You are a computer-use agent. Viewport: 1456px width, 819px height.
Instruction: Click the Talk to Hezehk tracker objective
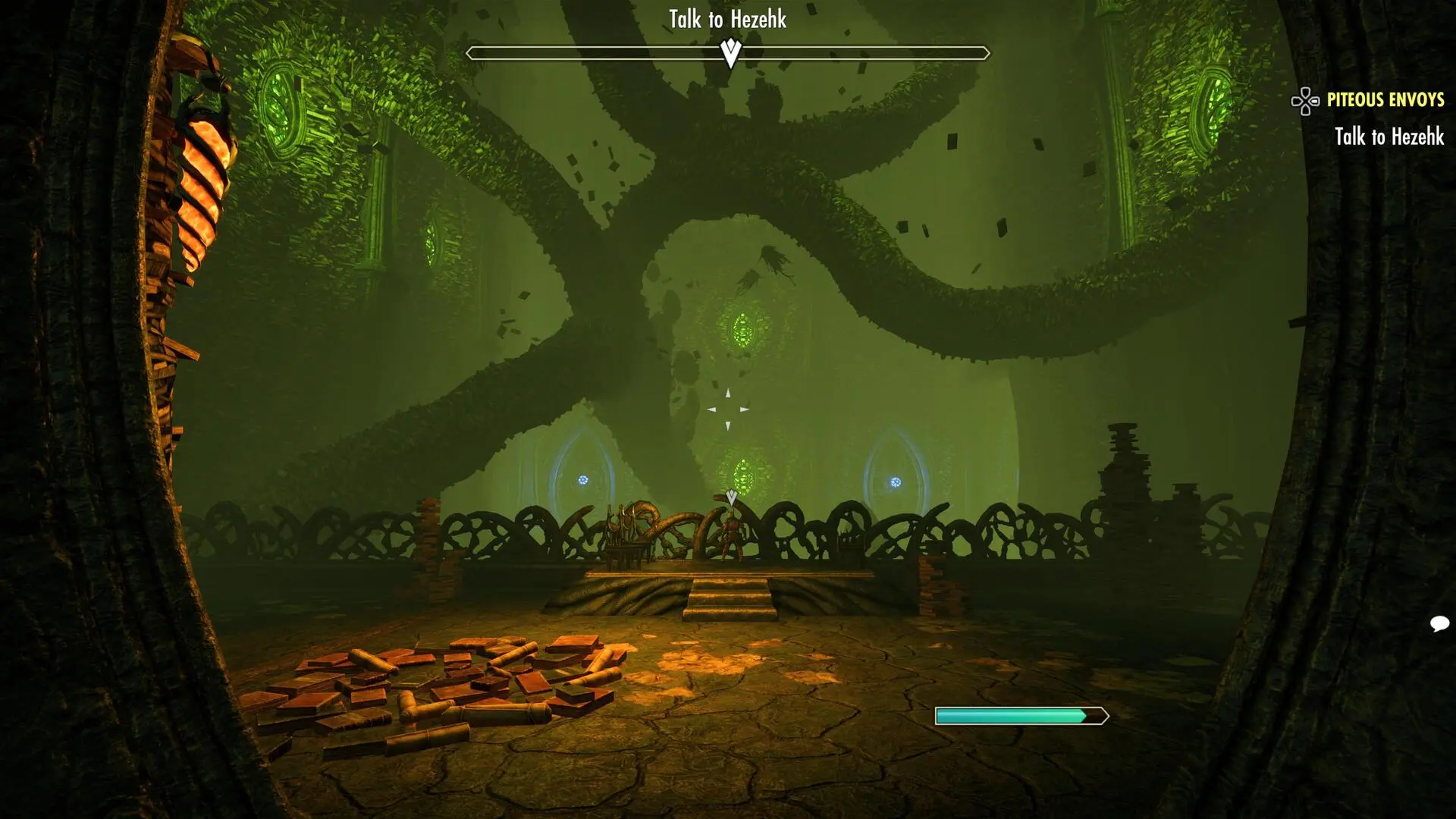1389,137
